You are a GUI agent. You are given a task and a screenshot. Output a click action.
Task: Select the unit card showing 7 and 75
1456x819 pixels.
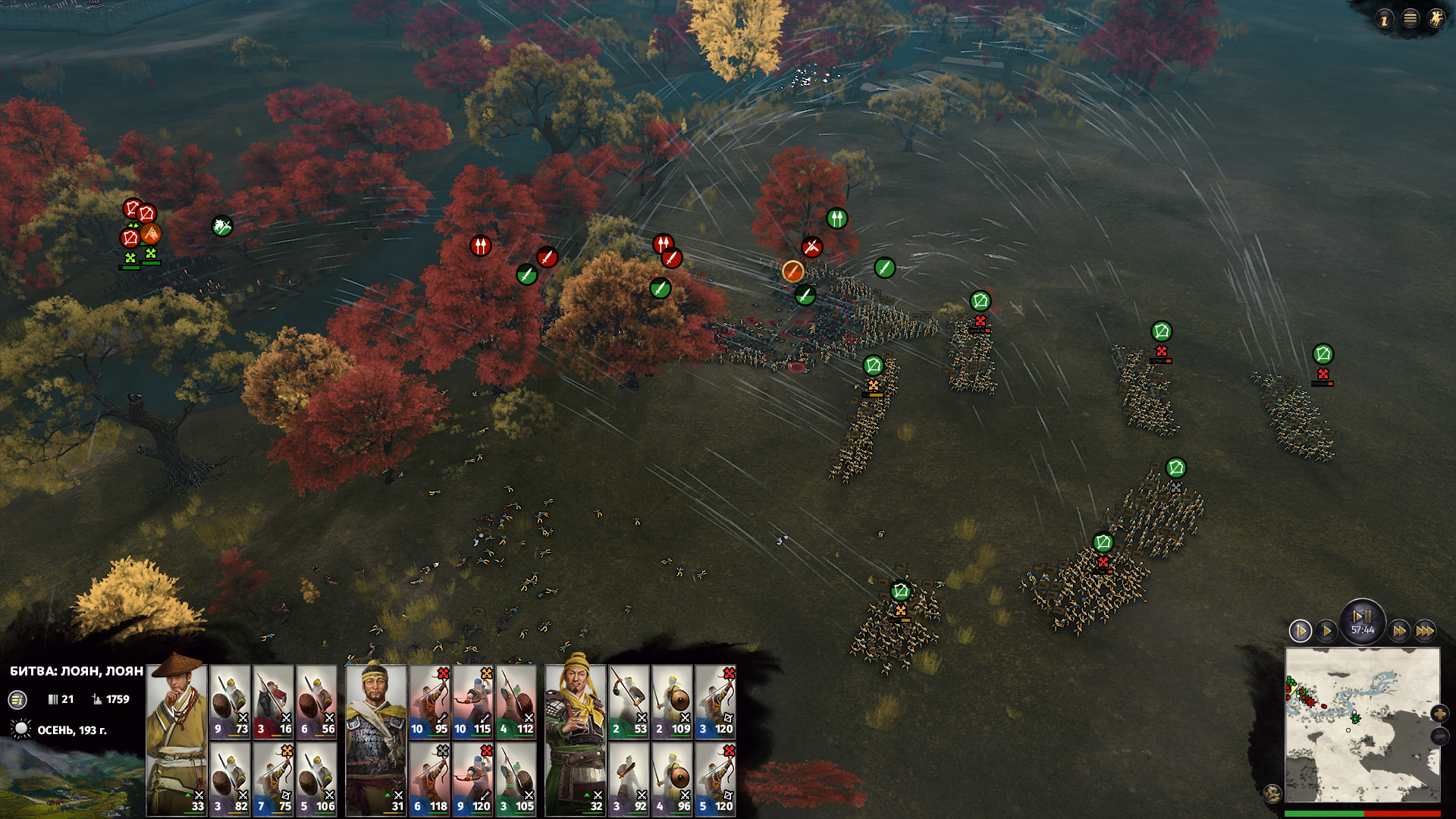(273, 778)
